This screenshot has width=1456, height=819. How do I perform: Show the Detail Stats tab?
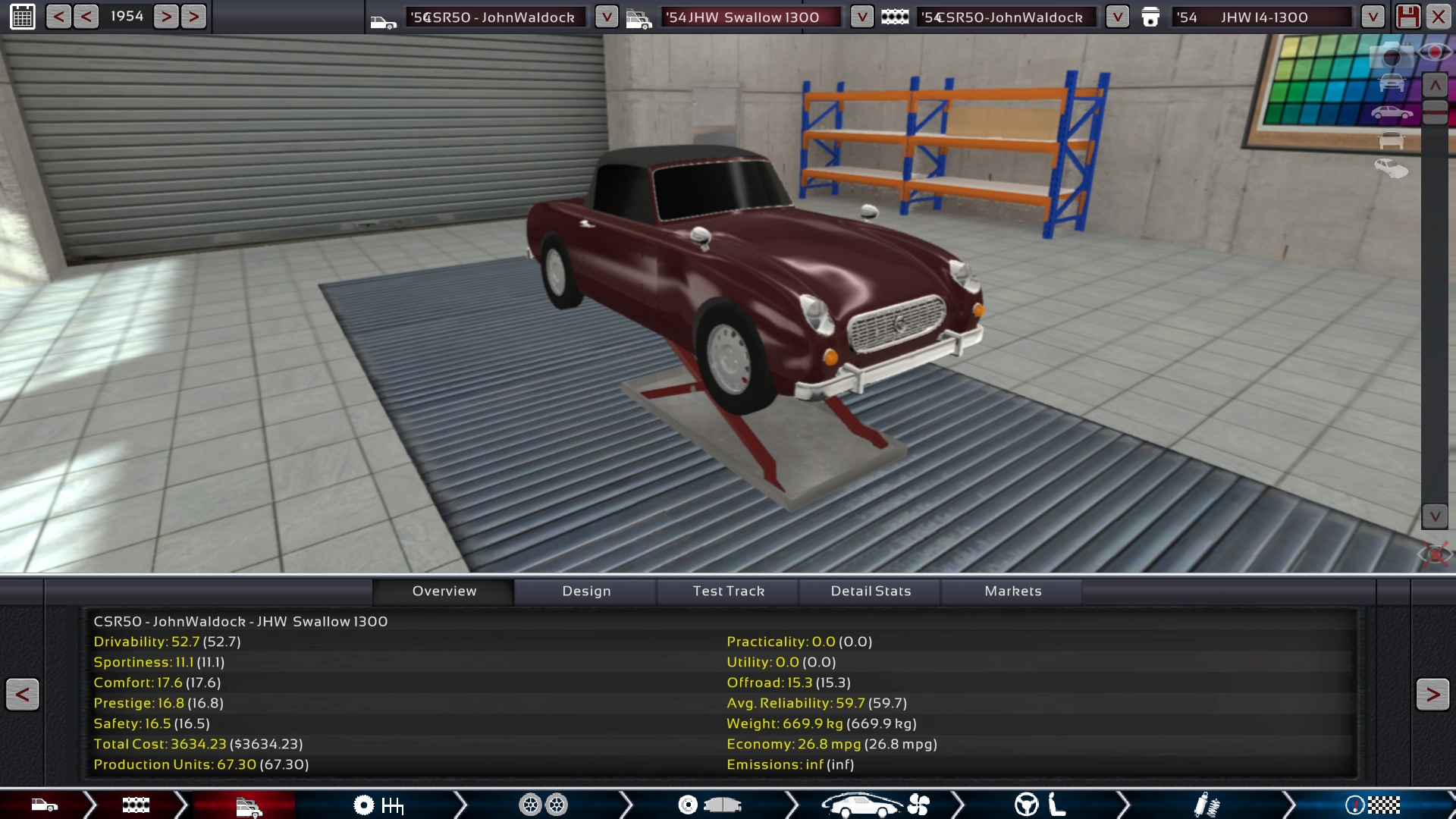871,591
